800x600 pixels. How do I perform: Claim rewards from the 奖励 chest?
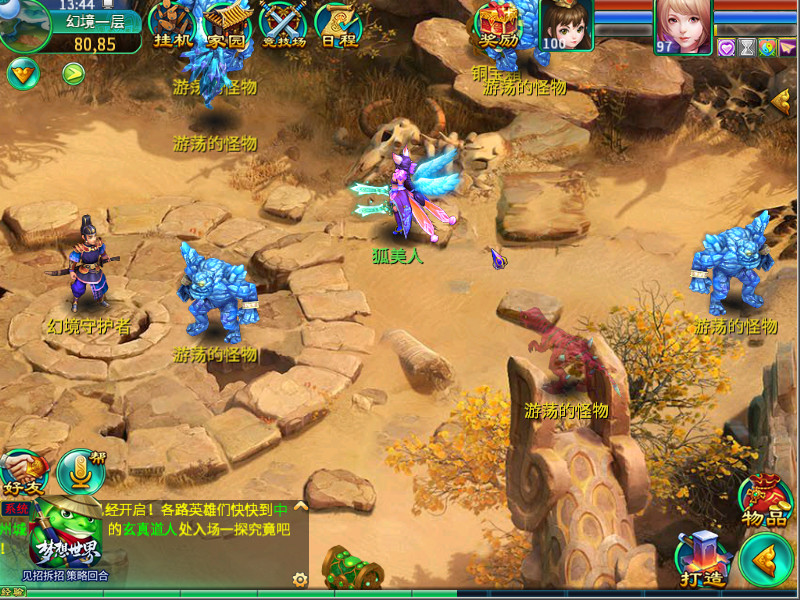tap(497, 26)
